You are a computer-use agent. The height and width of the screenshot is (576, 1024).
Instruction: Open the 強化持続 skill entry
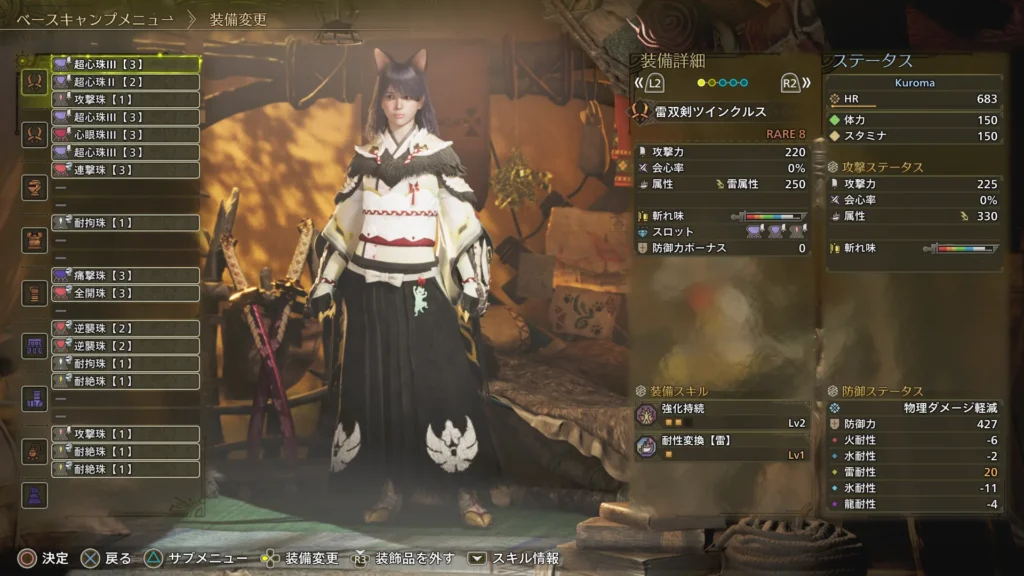coord(722,415)
